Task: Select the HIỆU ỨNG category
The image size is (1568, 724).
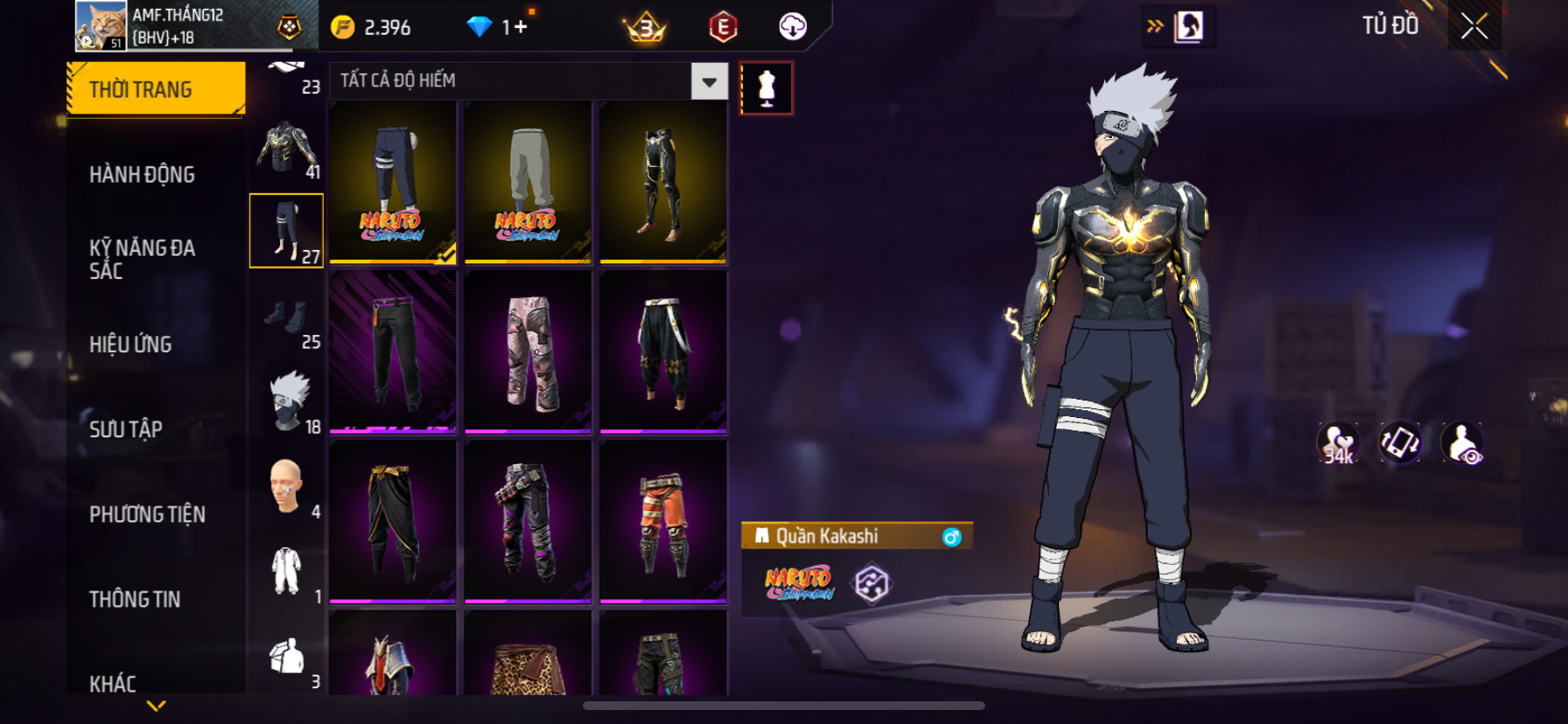Action: click(x=130, y=345)
